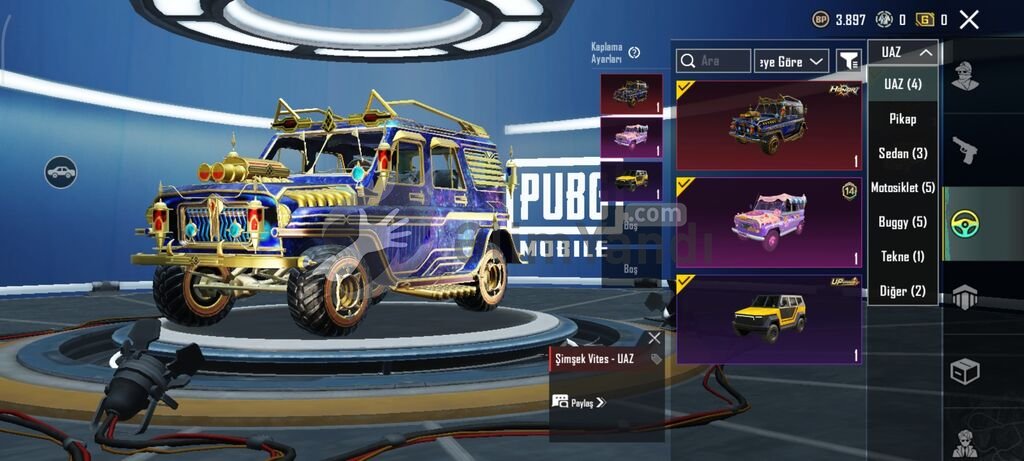Screen dimensions: 1024x461
Task: Pick the Motosiklet (5) category
Action: tap(902, 188)
